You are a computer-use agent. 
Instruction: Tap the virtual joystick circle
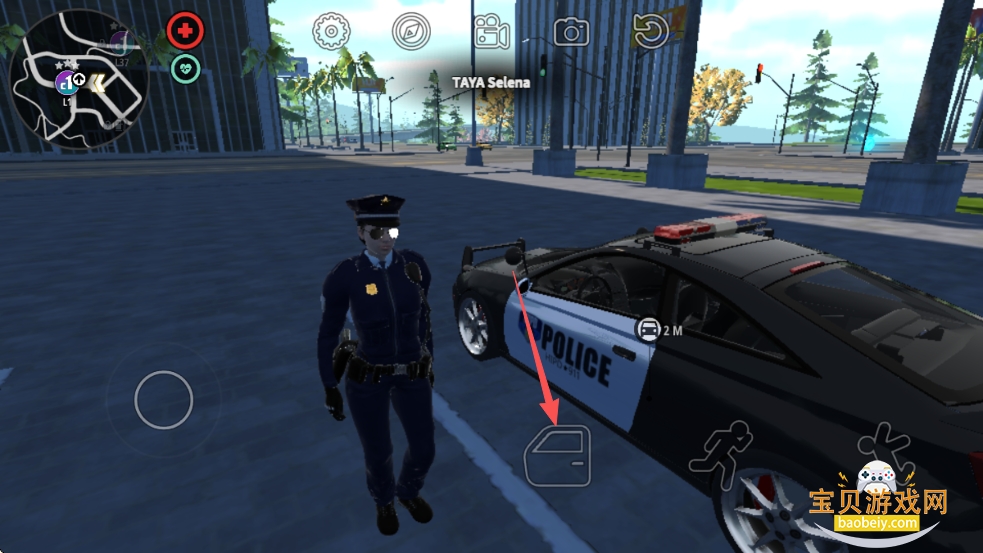163,400
